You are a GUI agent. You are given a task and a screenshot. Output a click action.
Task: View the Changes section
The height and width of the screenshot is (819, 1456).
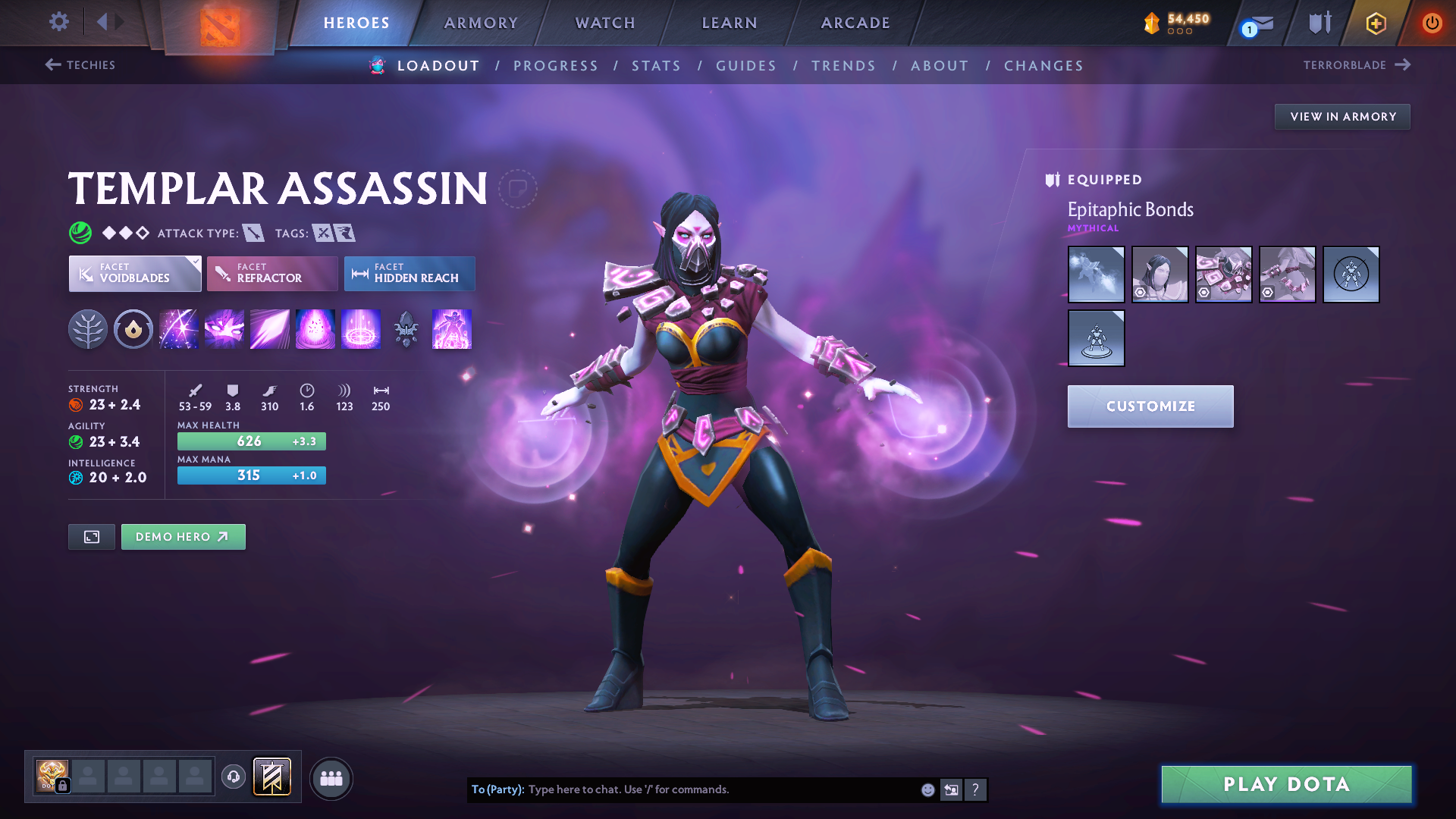point(1043,66)
